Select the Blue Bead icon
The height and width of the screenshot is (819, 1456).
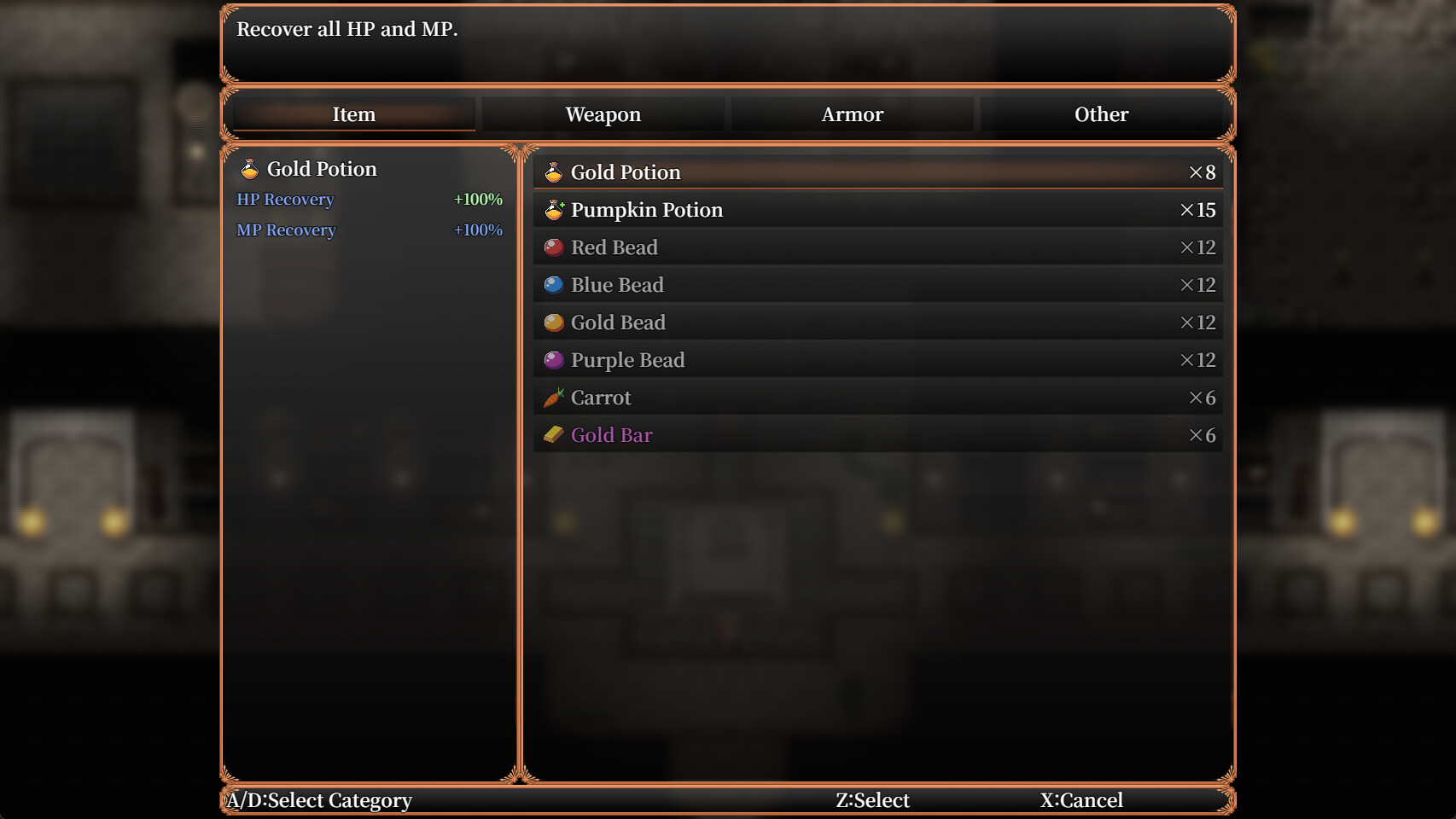pos(554,284)
